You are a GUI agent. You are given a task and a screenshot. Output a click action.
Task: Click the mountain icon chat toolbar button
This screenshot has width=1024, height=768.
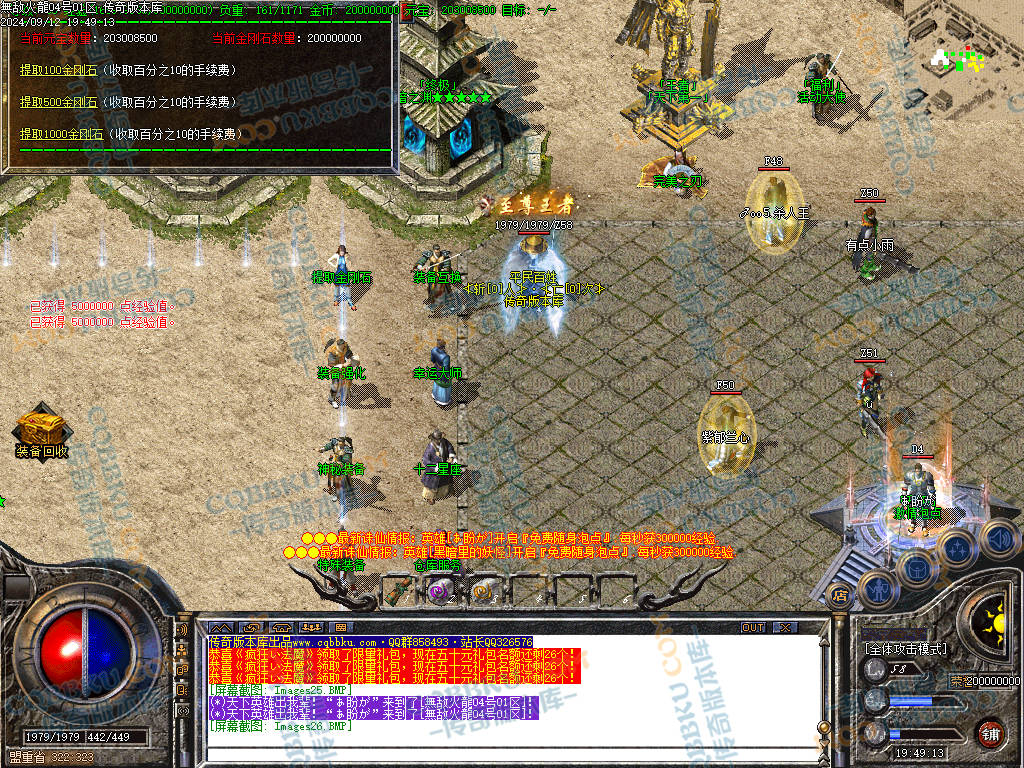pos(221,627)
